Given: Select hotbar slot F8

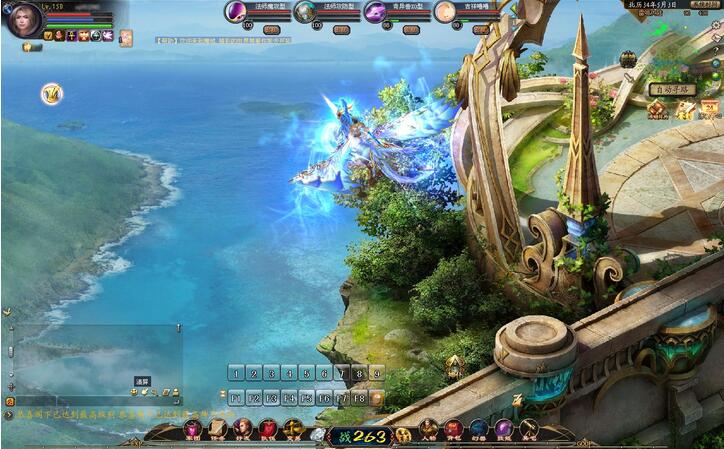Looking at the screenshot, I should (x=359, y=397).
